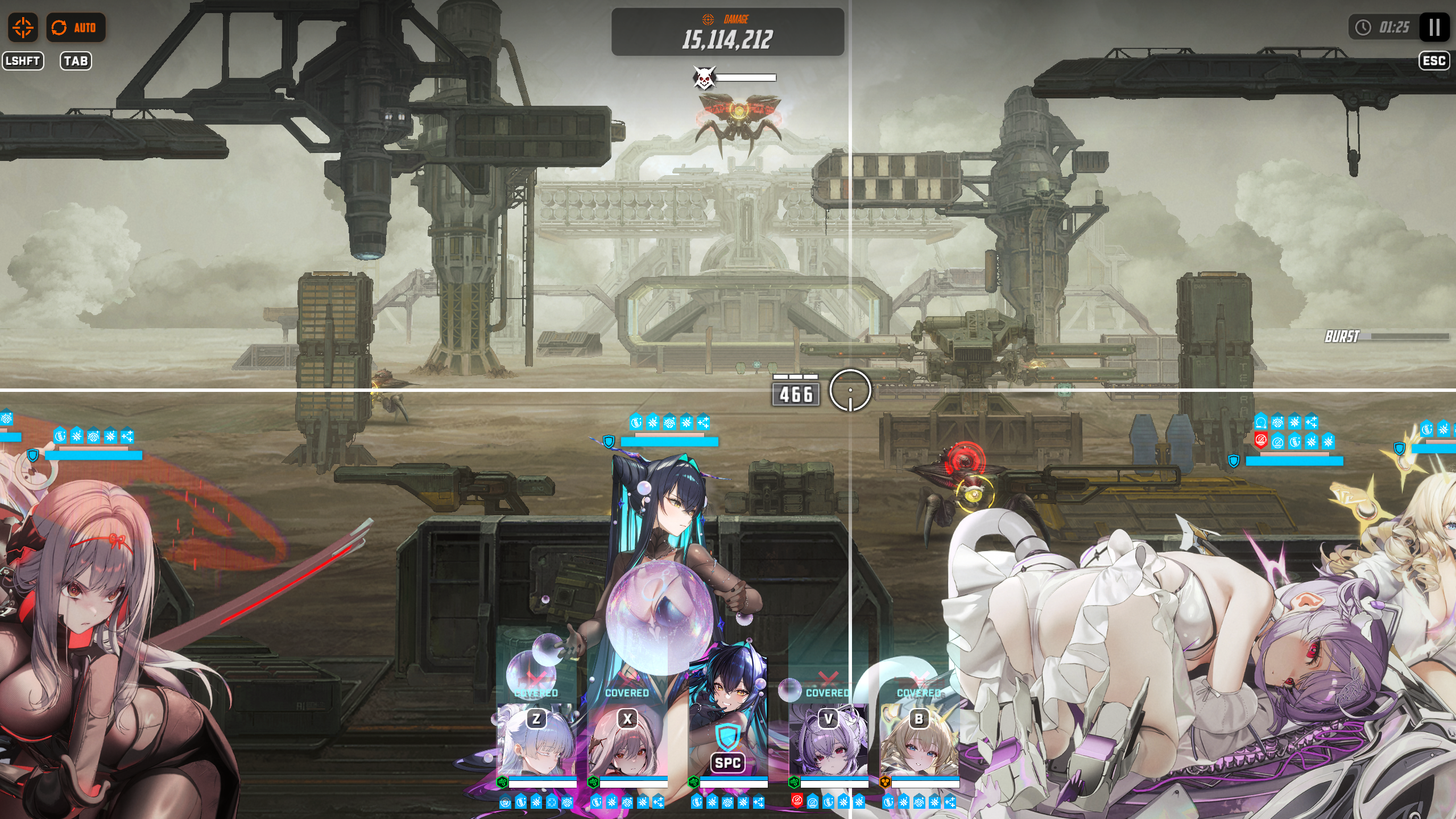Toggle the AUTO battle button

pyautogui.click(x=75, y=27)
